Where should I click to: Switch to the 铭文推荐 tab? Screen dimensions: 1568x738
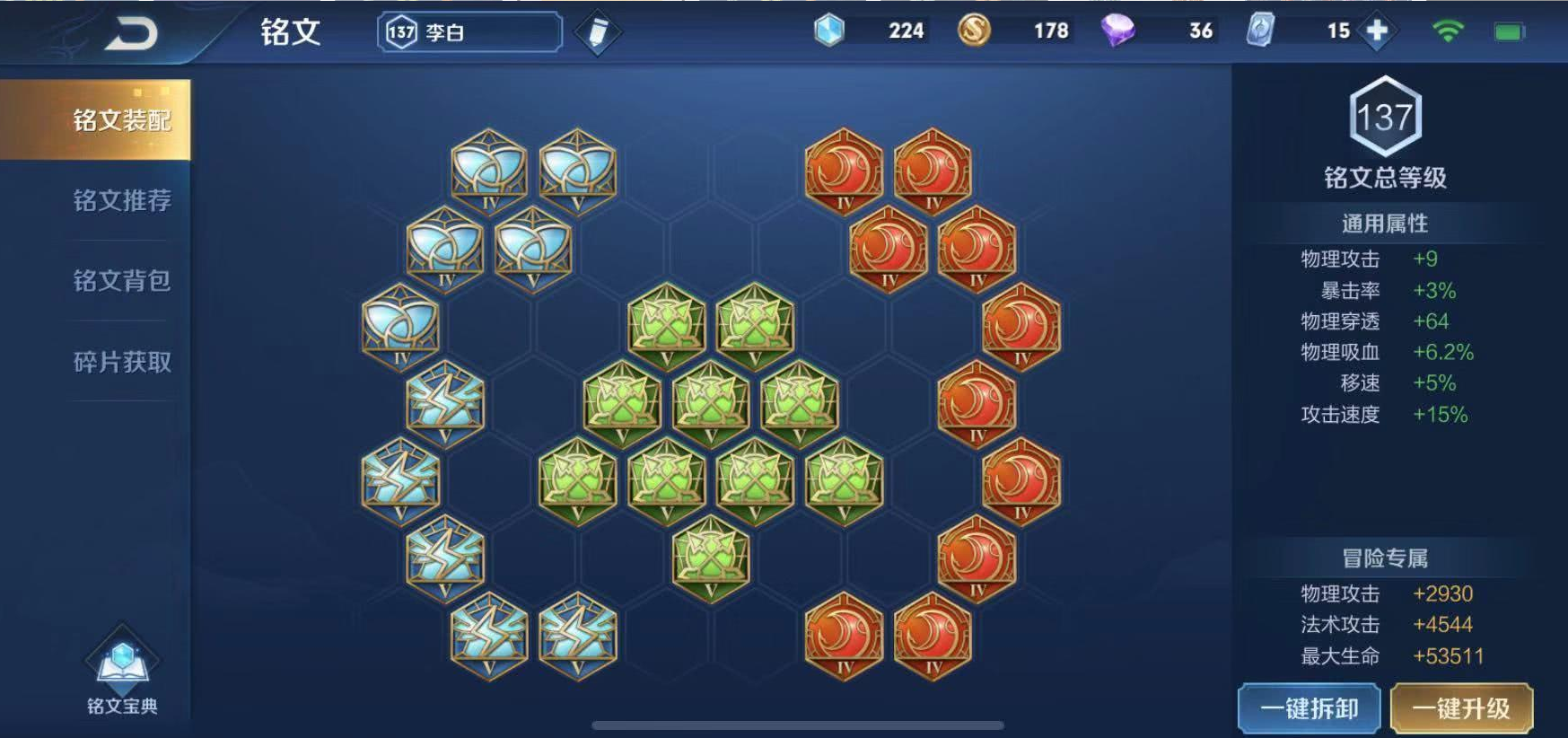coord(121,200)
